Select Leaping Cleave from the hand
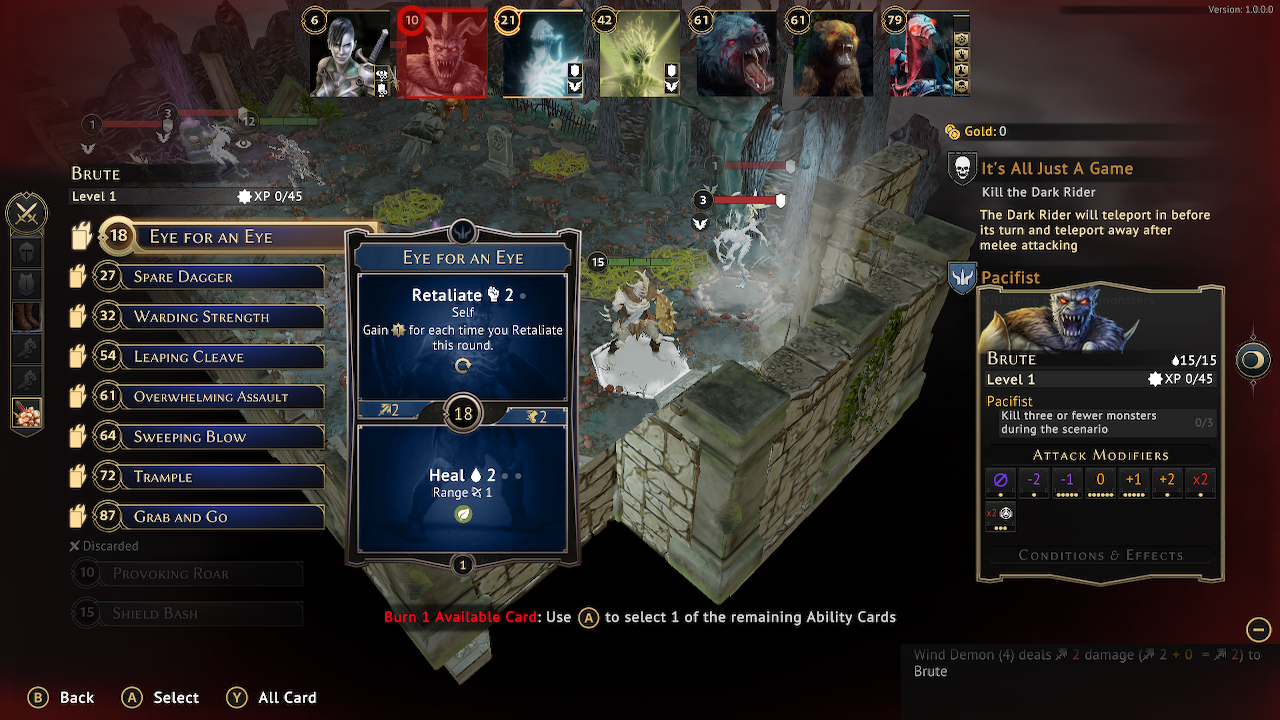Screen dimensions: 1280x720 pos(225,357)
